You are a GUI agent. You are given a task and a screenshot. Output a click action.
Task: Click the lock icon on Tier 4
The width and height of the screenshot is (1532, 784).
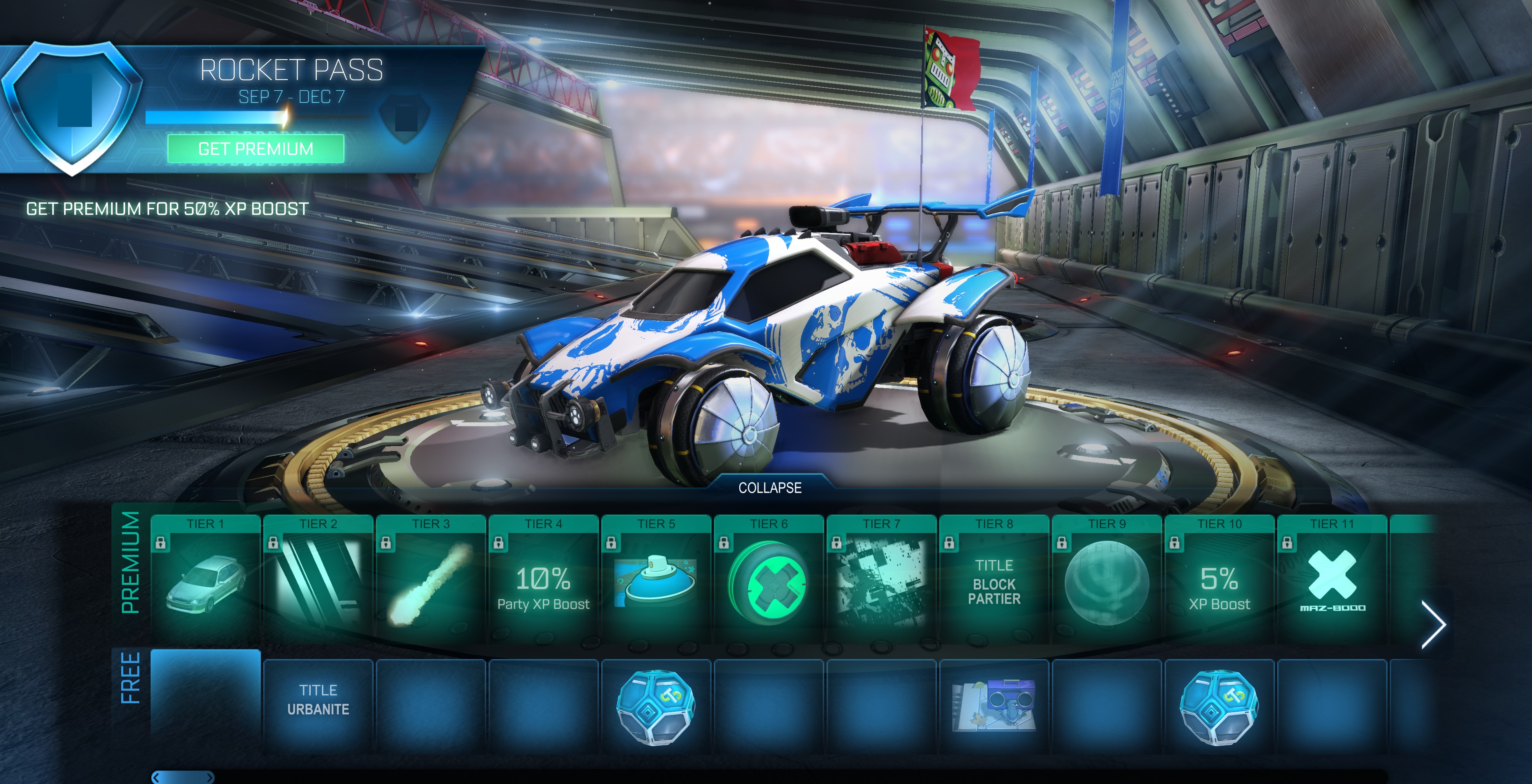[x=499, y=543]
